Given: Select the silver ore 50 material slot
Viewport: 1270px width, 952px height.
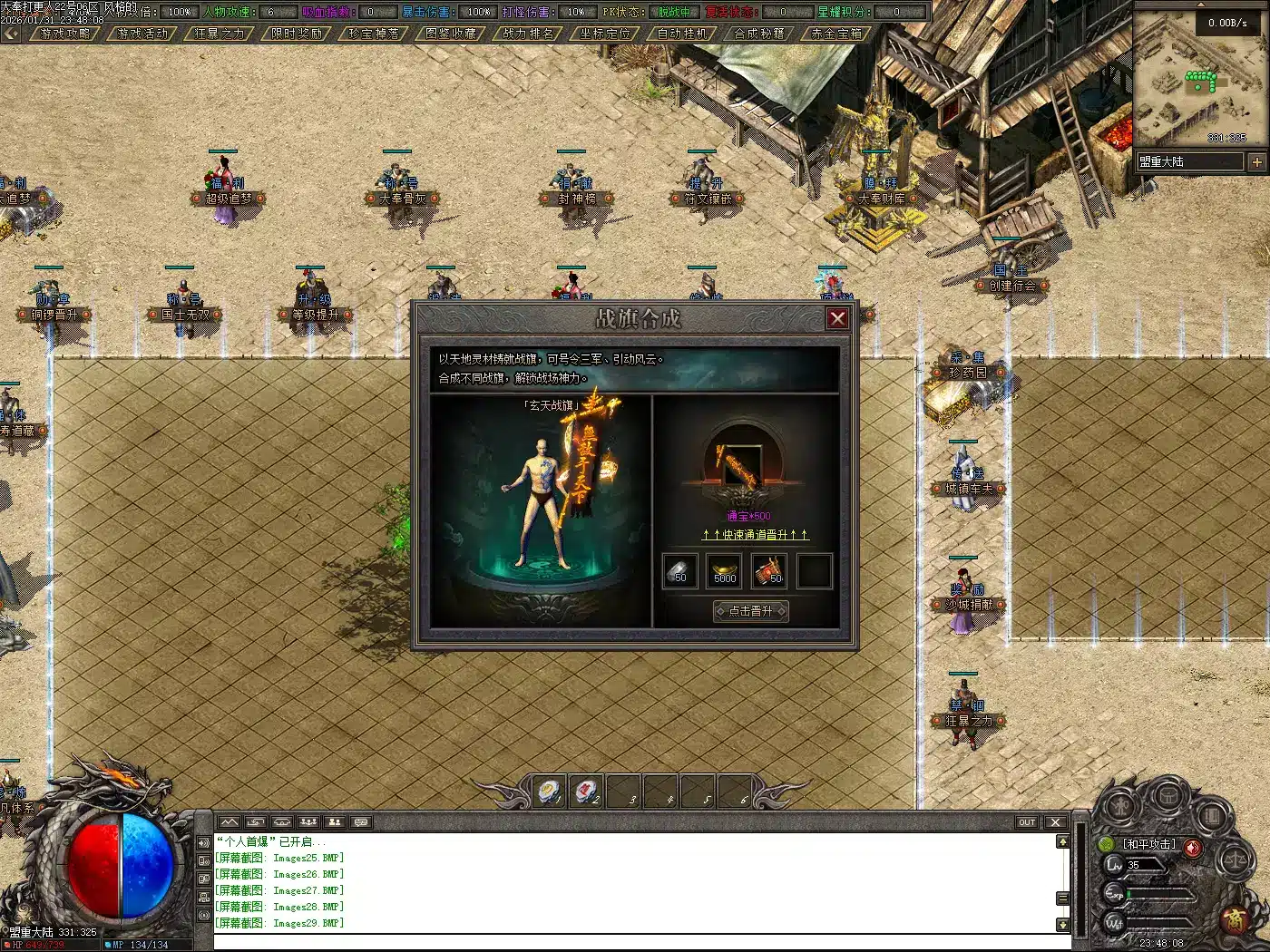Looking at the screenshot, I should (679, 571).
